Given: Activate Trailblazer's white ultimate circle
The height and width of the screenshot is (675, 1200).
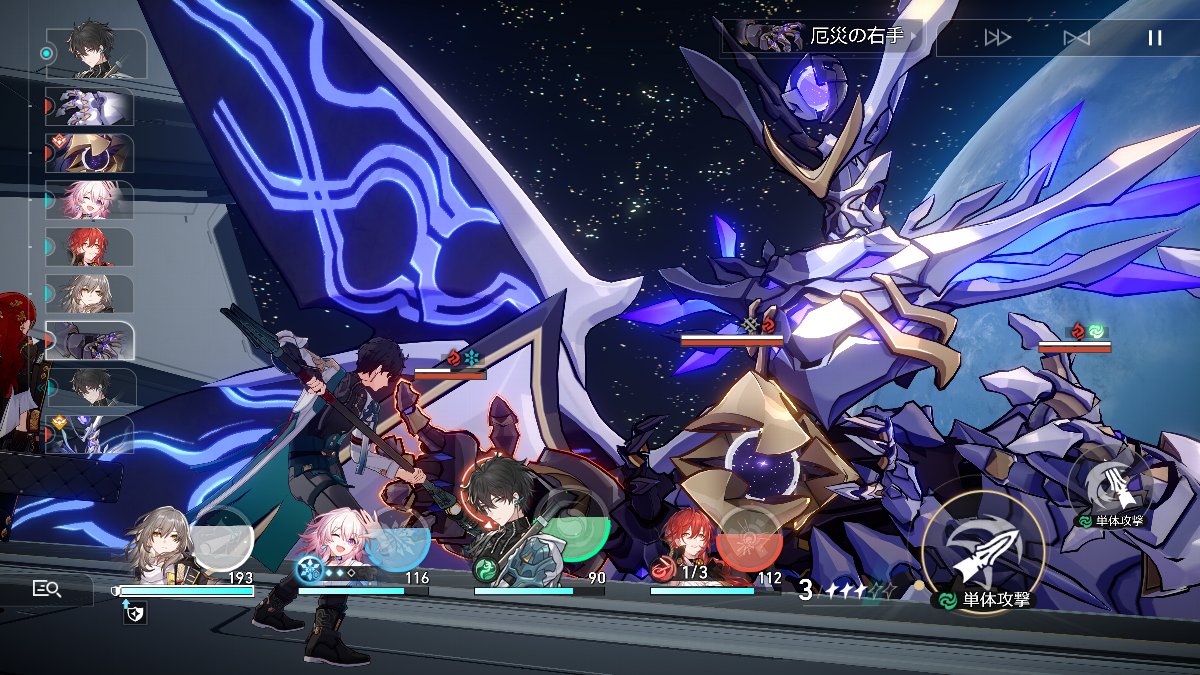Looking at the screenshot, I should (221, 540).
